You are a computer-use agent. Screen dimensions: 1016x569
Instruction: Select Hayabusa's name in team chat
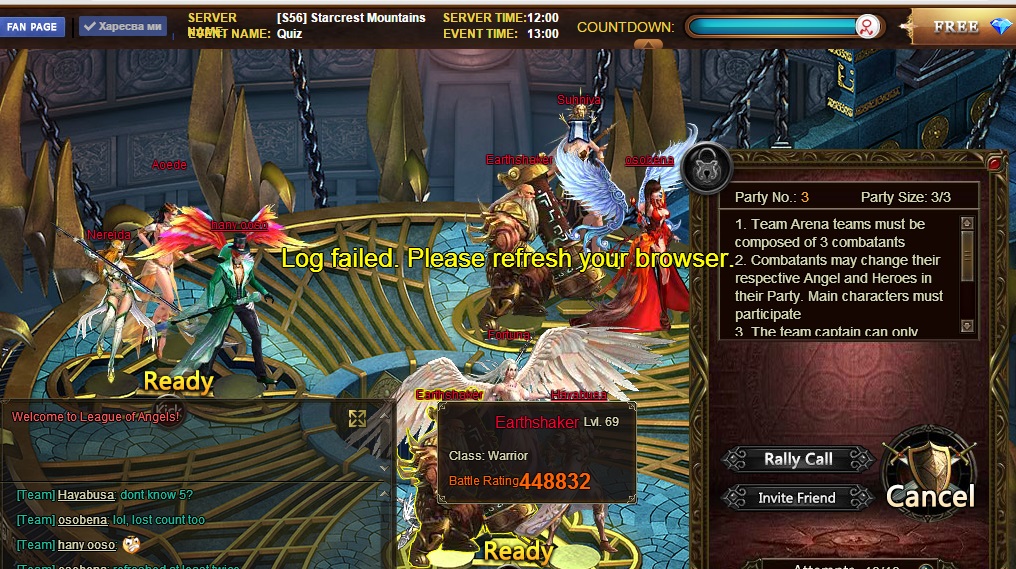point(85,495)
